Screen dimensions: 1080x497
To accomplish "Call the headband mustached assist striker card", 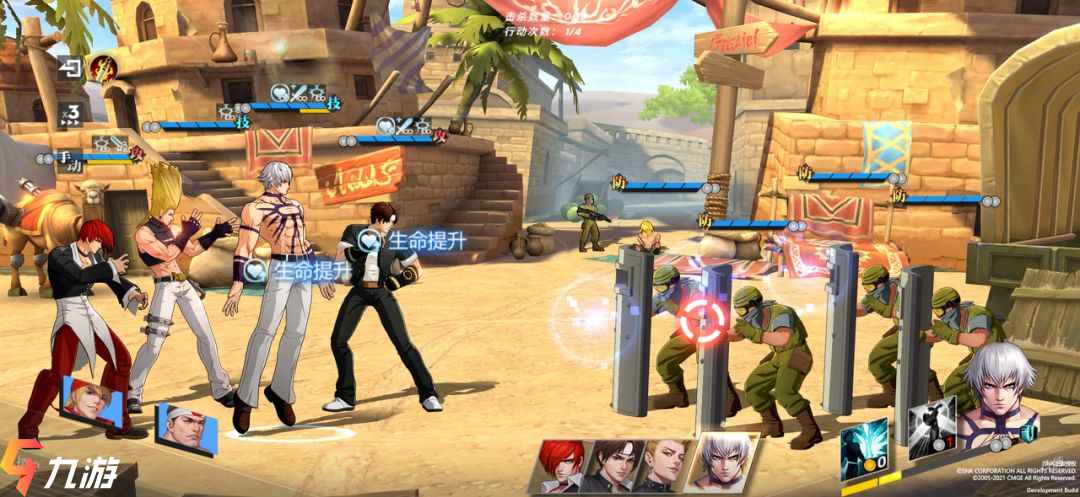I will pos(184,429).
